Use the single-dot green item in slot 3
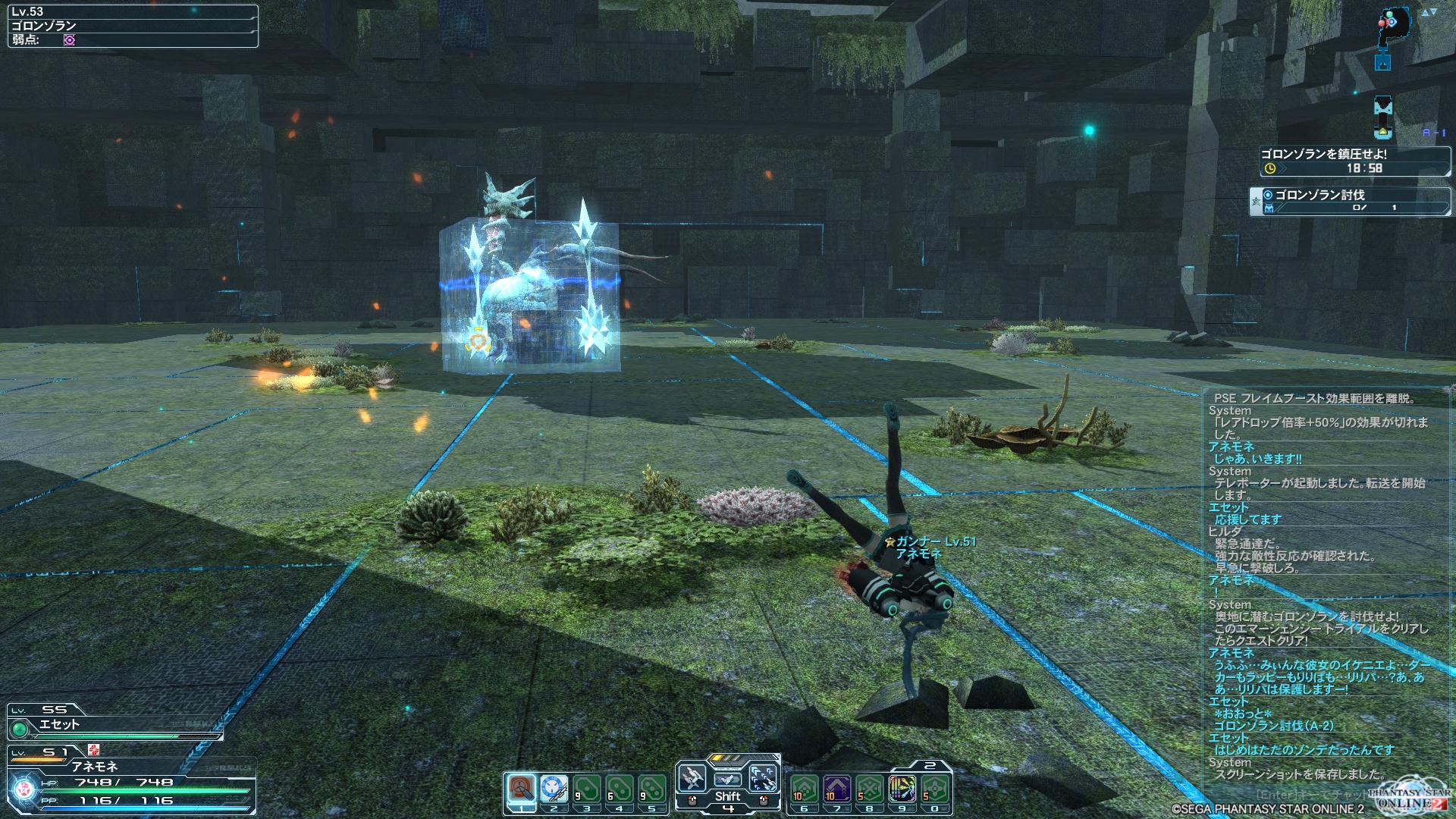This screenshot has height=819, width=1456. click(586, 789)
